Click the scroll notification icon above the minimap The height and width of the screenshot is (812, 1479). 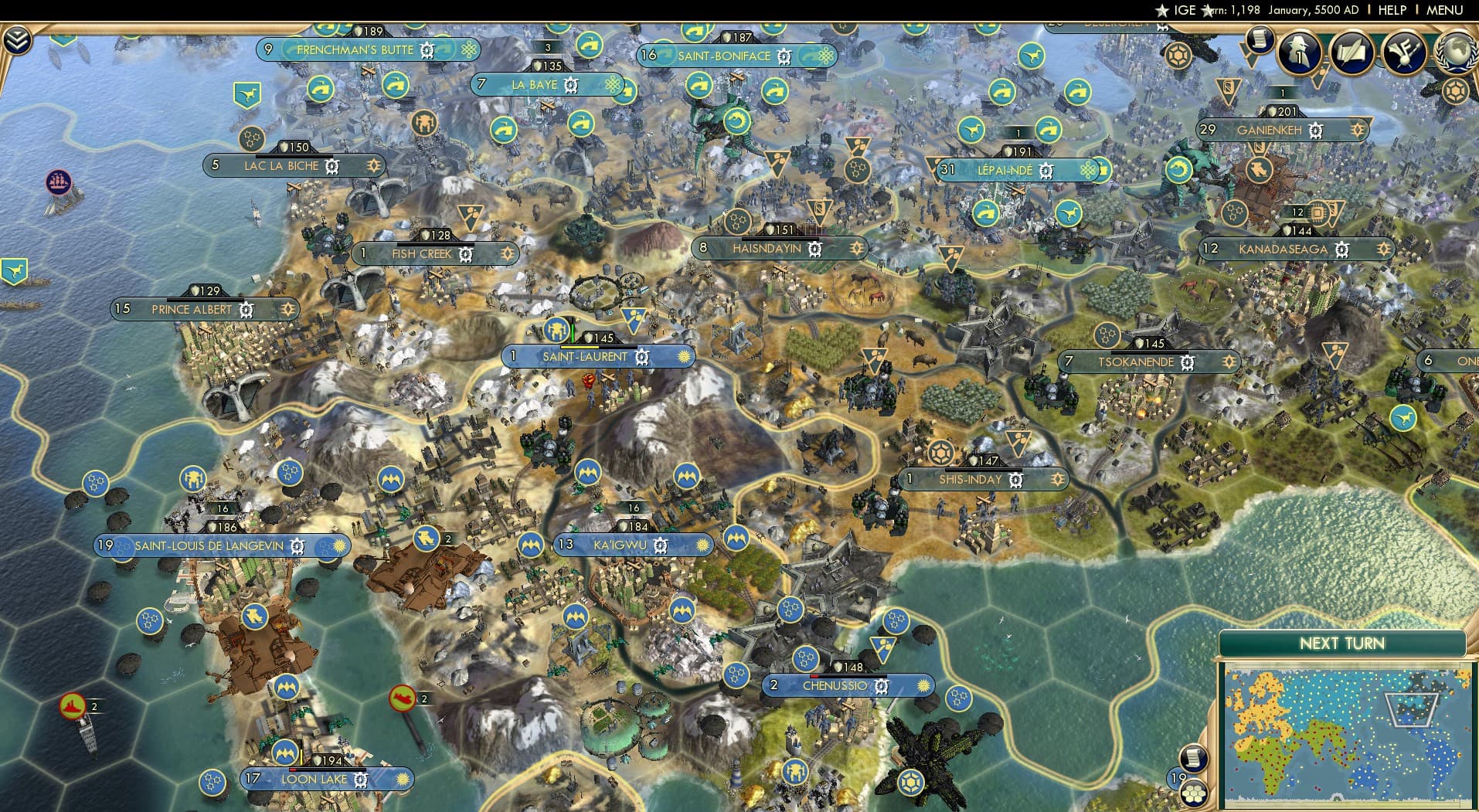1195,758
